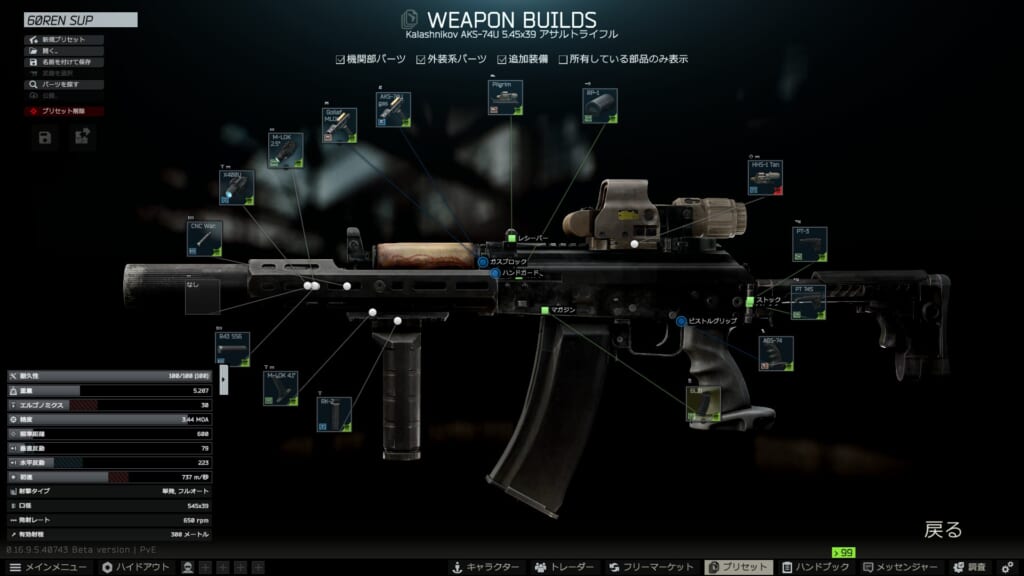1024x576 pixels.
Task: Toggle the 外装系パーツ checkbox
Action: [421, 59]
